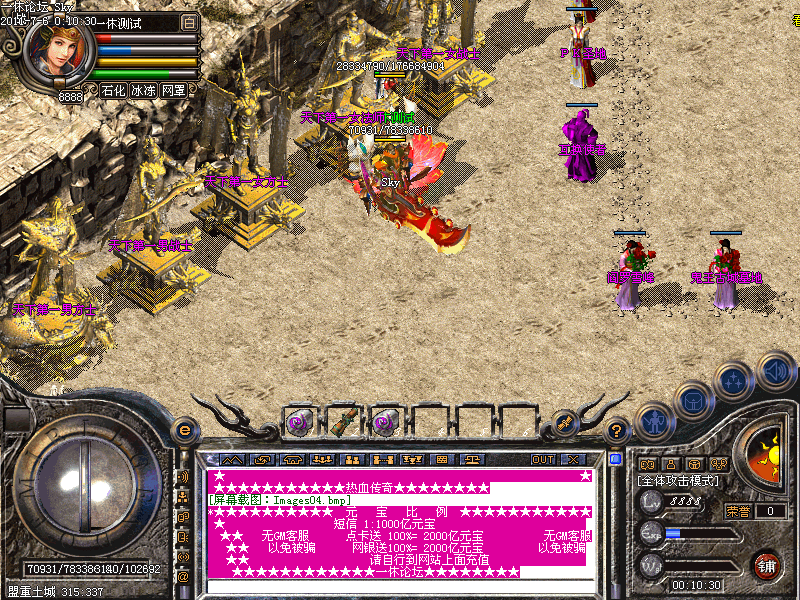The height and width of the screenshot is (600, 800).
Task: Open the skills button with four stars
Action: 734,381
